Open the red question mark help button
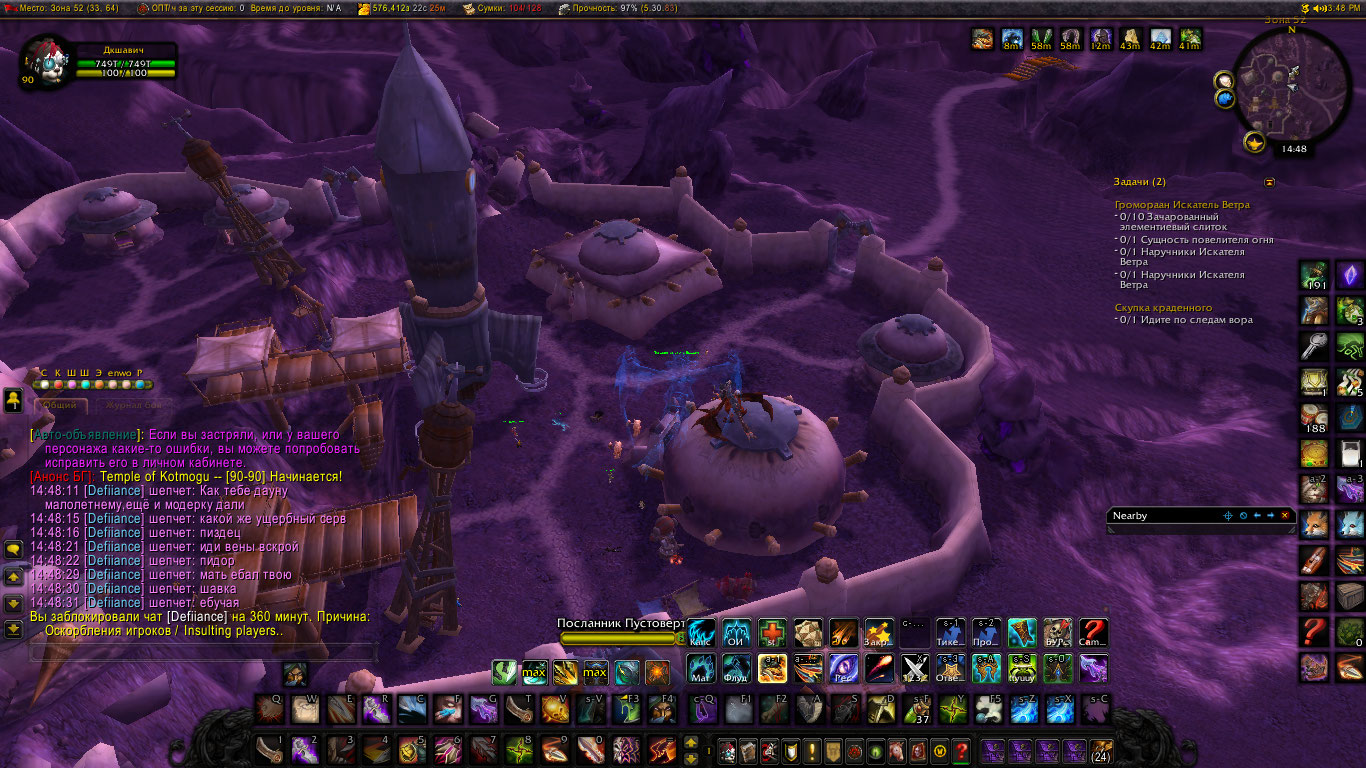The height and width of the screenshot is (768, 1366). click(961, 750)
